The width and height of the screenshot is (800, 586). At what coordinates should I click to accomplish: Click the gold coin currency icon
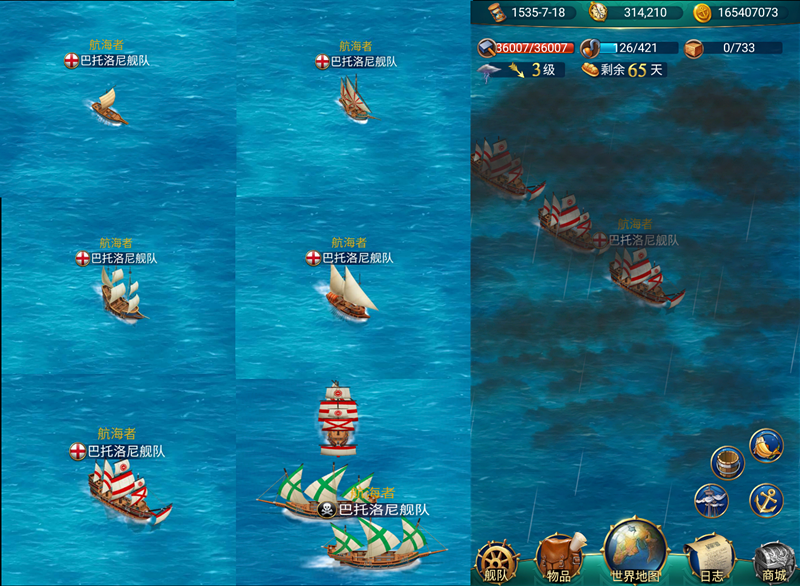point(702,13)
